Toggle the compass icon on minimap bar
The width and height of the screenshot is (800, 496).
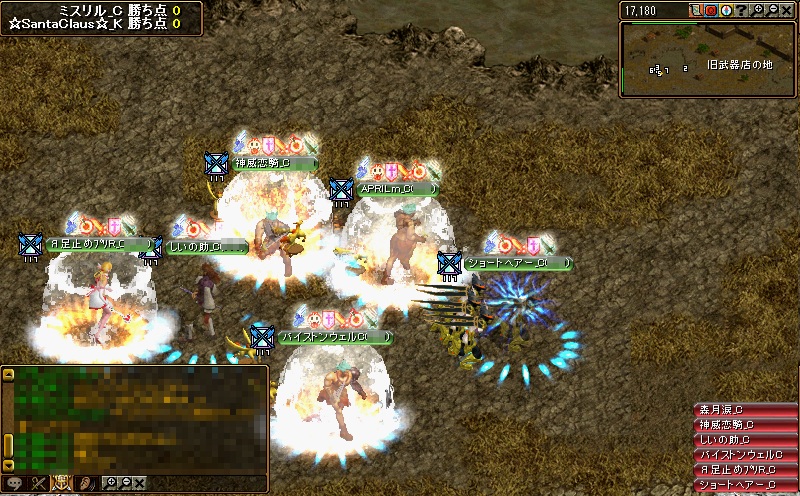point(726,10)
